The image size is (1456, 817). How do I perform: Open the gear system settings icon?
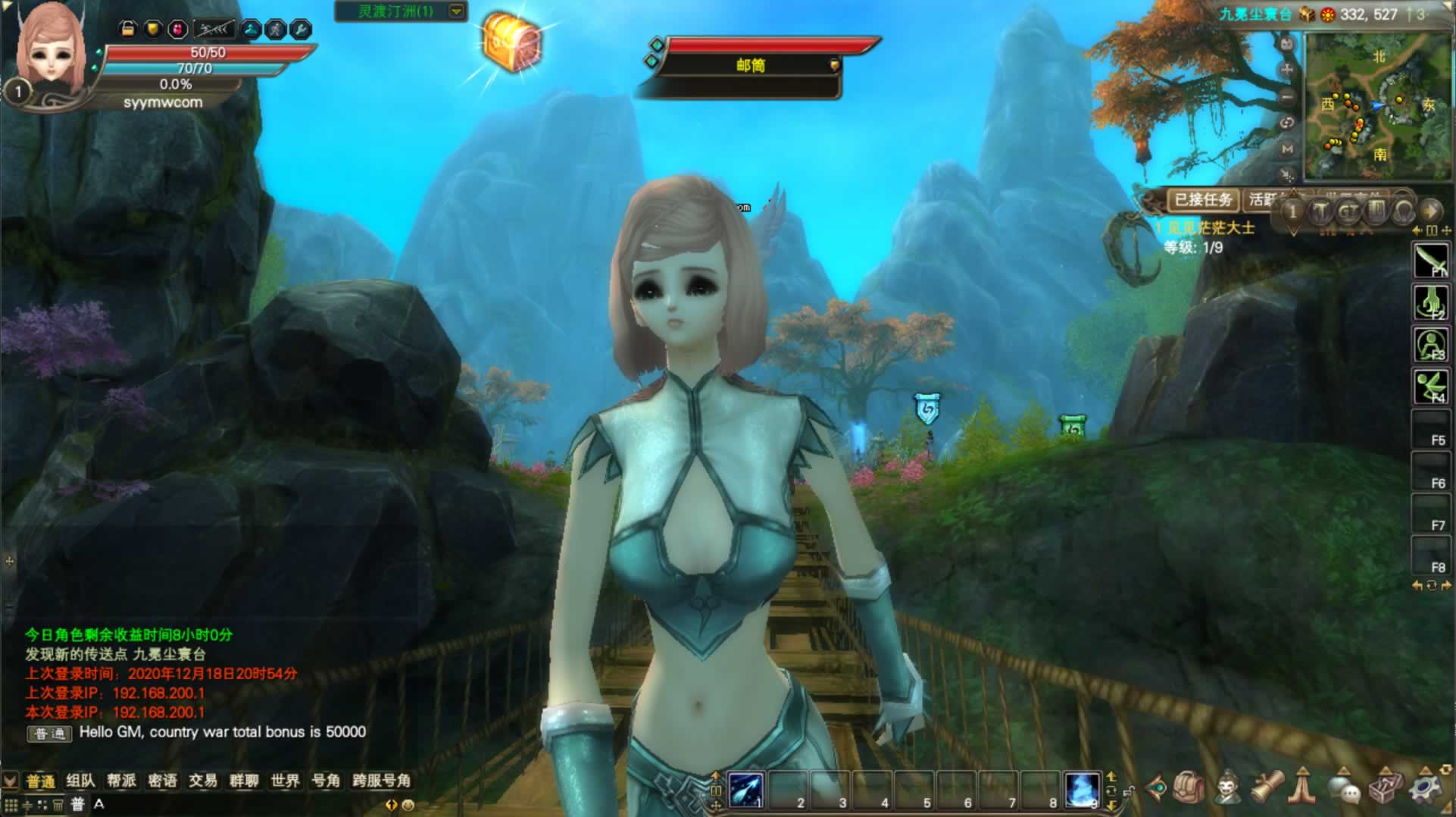pos(1424,788)
